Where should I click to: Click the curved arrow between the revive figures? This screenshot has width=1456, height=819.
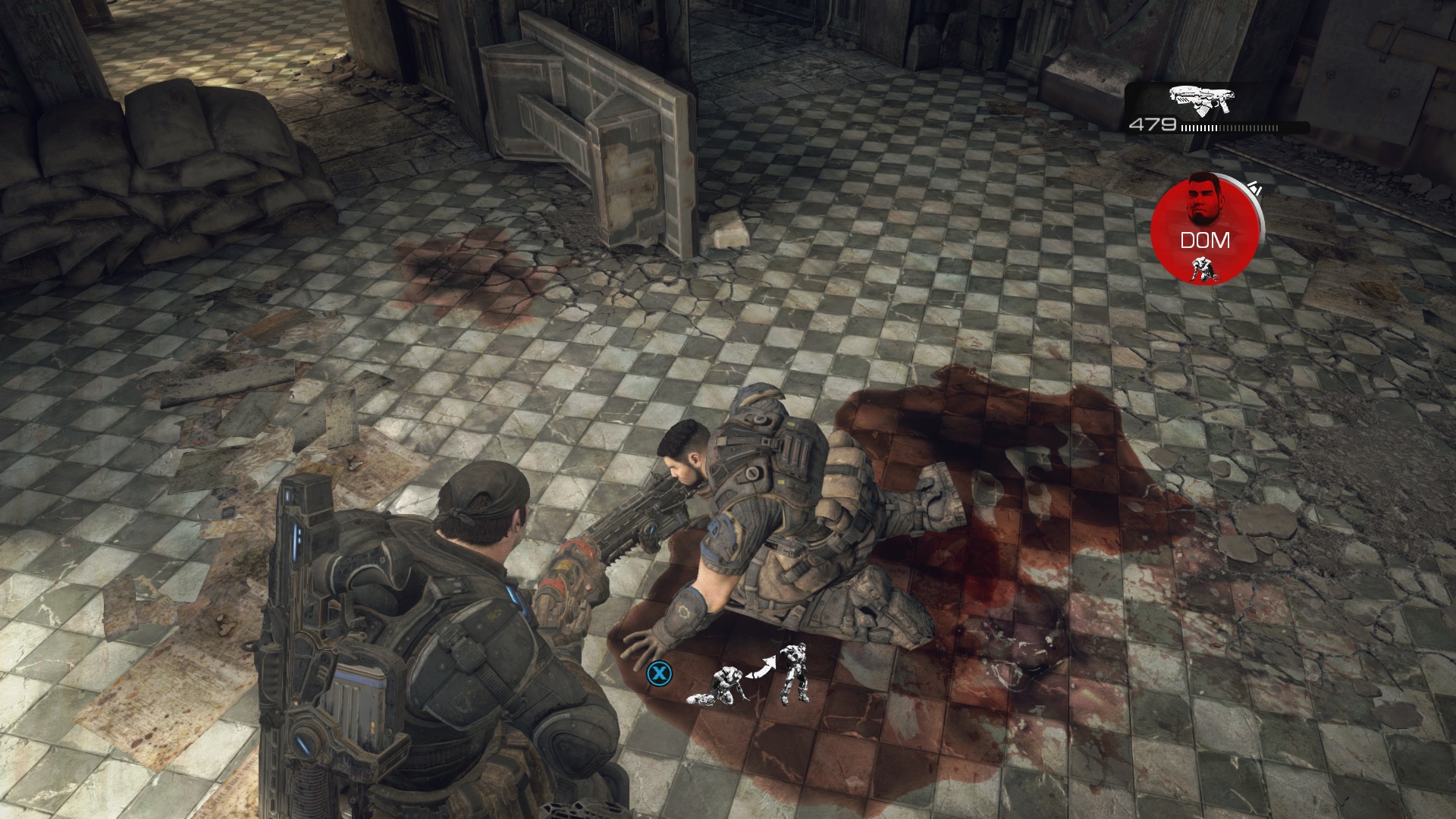[762, 667]
